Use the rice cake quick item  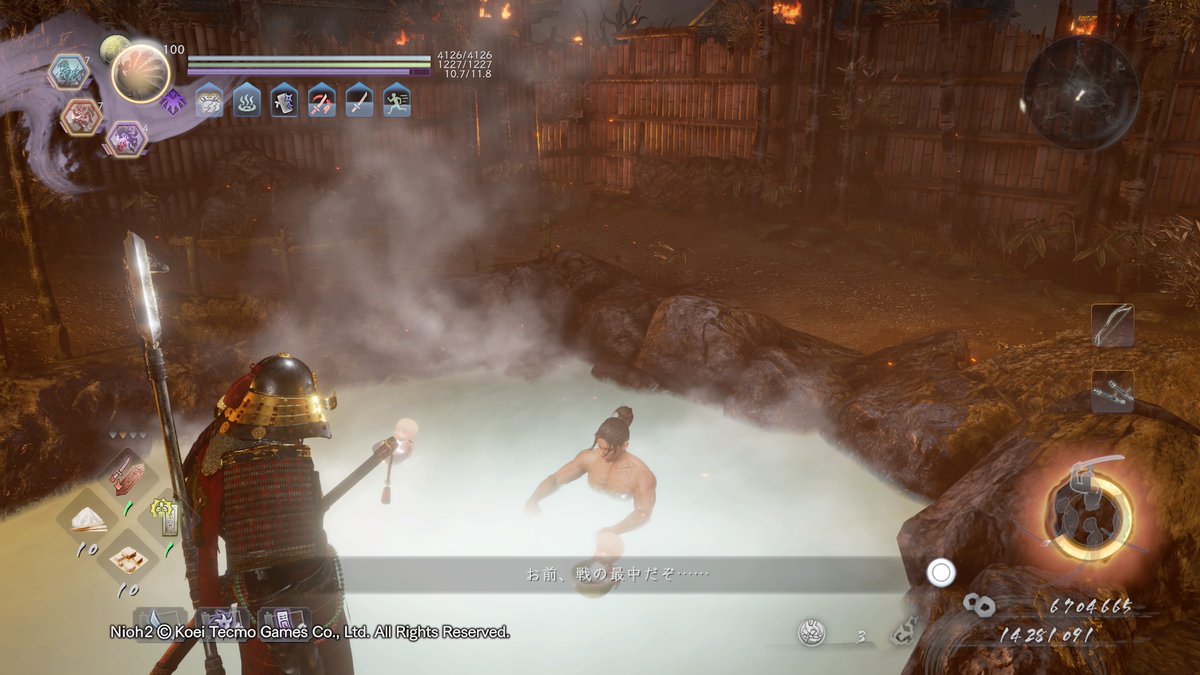[126, 560]
